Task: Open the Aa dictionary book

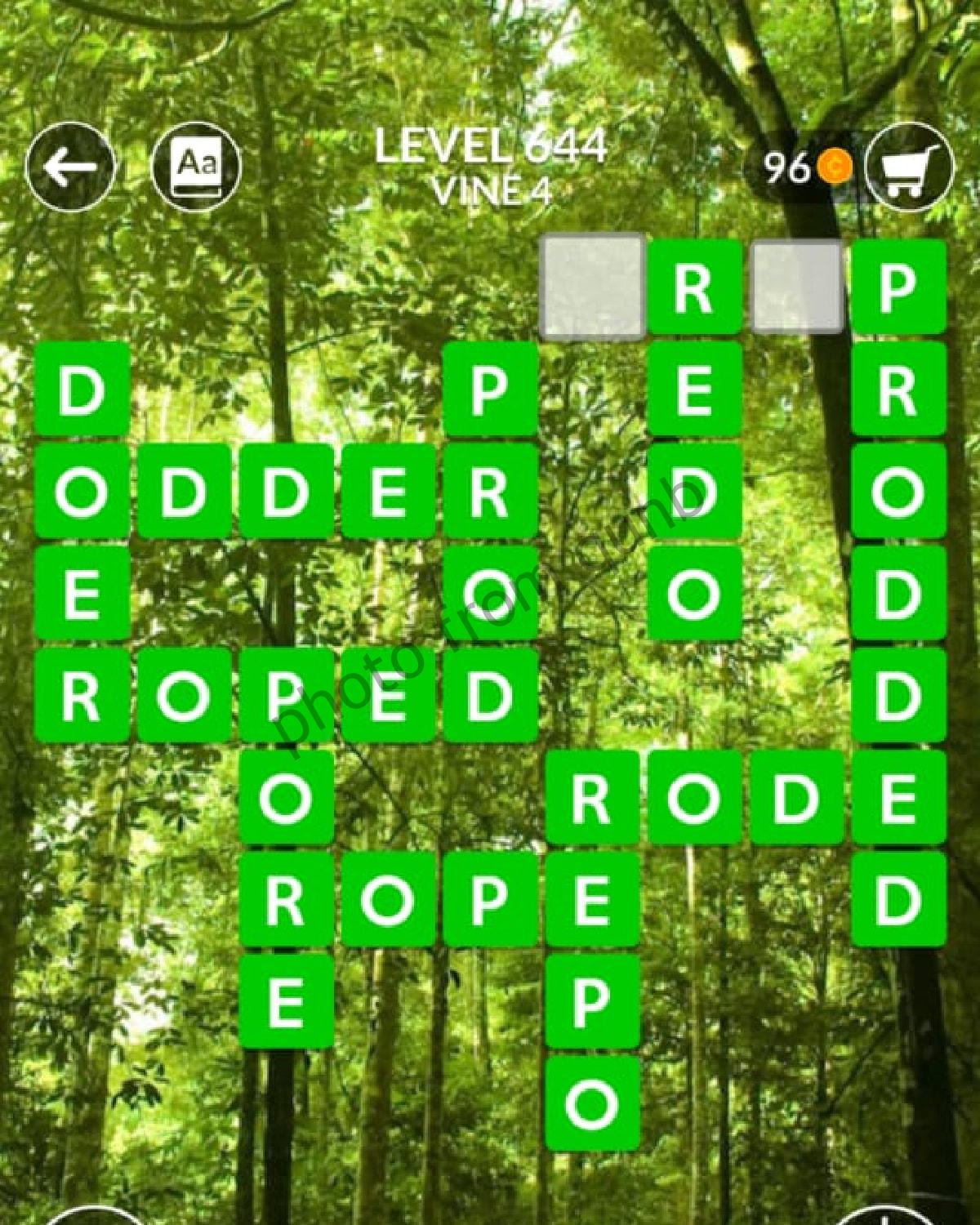Action: pyautogui.click(x=197, y=167)
